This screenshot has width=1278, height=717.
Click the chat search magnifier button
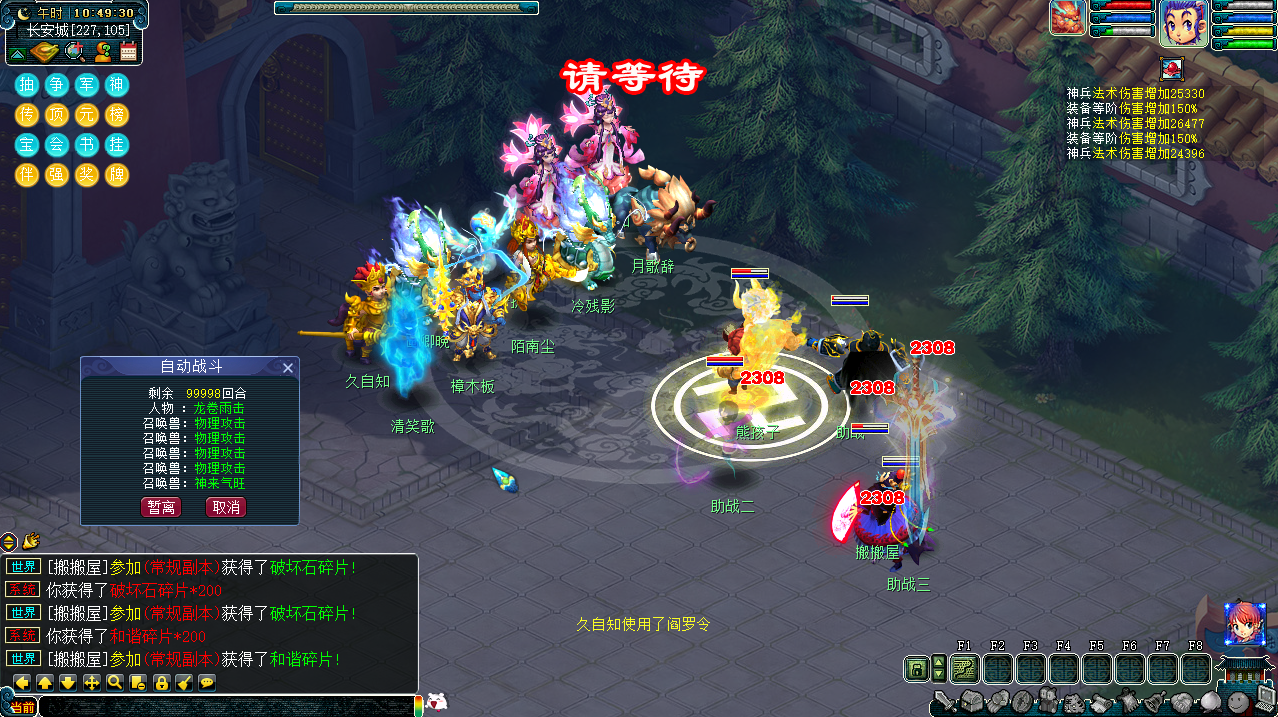click(115, 683)
